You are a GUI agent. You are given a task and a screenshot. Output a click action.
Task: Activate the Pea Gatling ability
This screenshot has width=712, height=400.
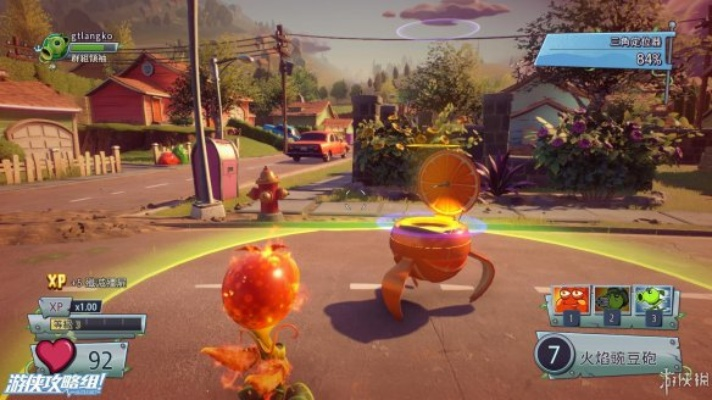click(611, 302)
